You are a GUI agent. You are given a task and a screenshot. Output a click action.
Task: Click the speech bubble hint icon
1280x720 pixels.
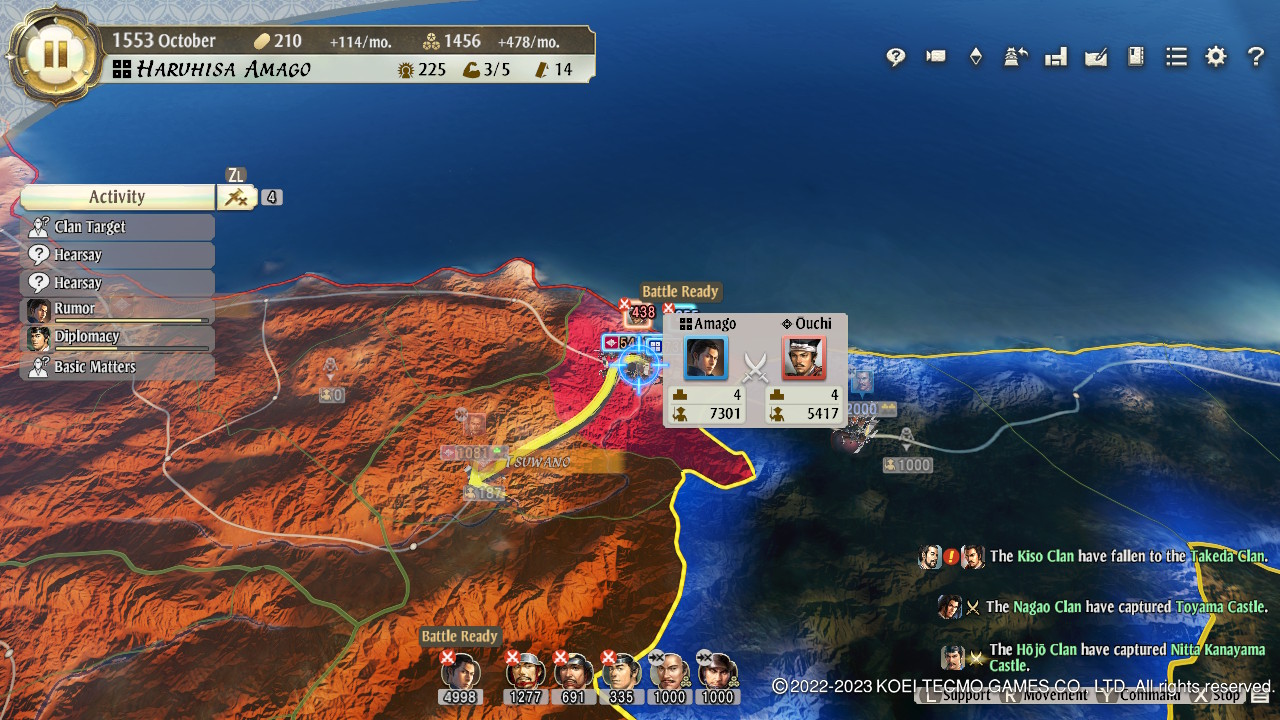pos(896,57)
